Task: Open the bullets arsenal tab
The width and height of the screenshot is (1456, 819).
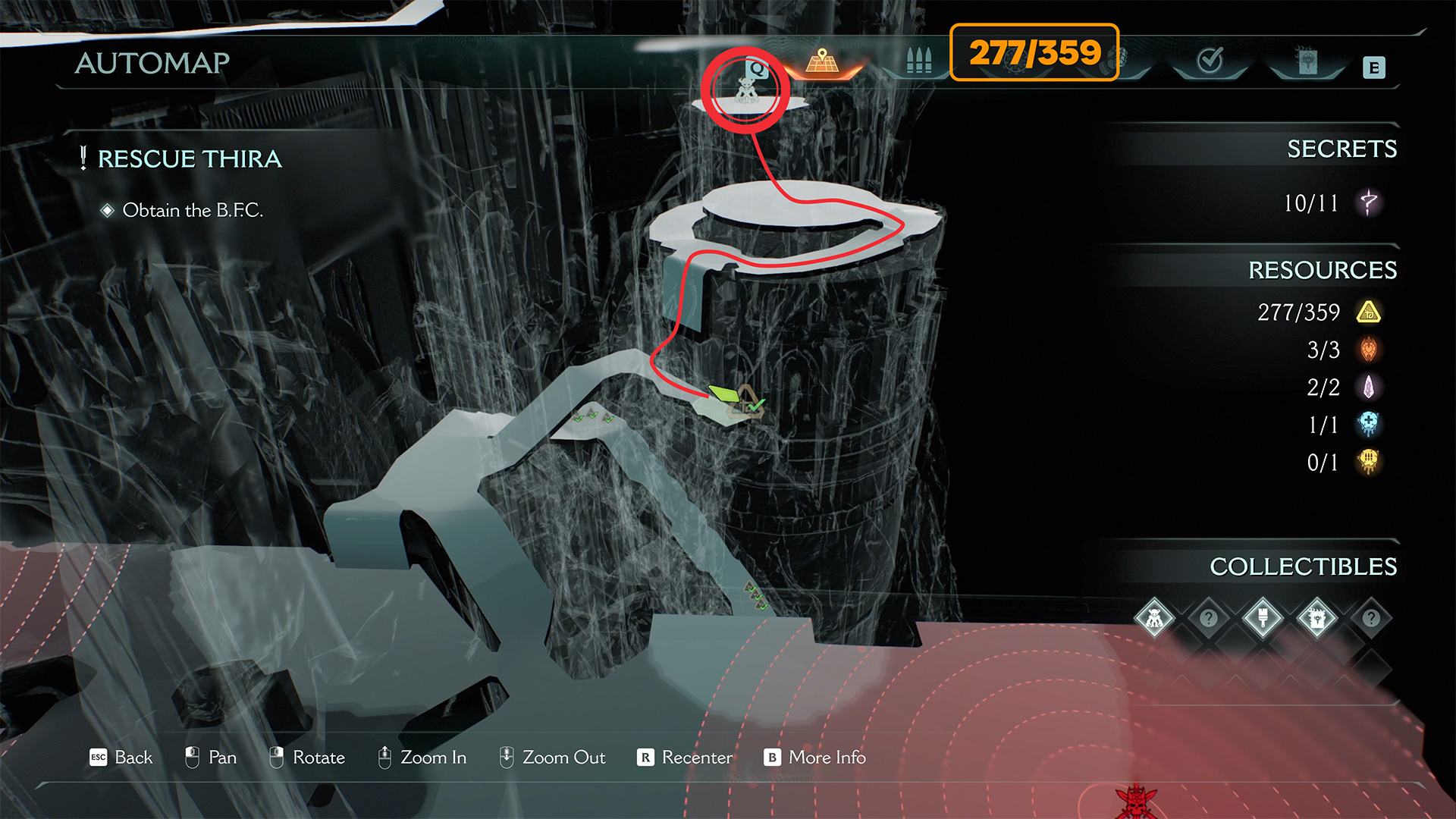Action: (918, 61)
